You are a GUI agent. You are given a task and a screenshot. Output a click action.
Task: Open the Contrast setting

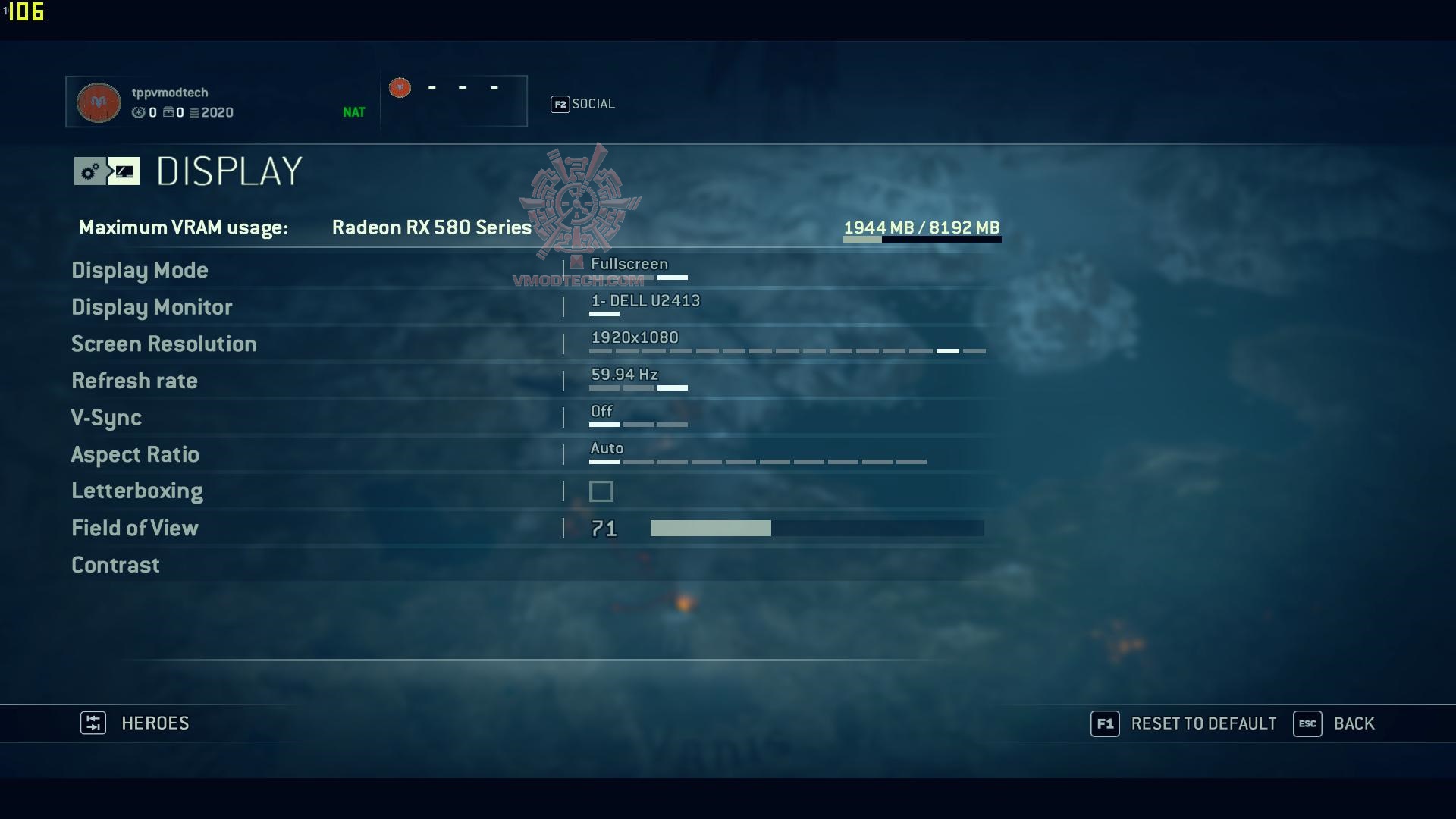click(115, 565)
